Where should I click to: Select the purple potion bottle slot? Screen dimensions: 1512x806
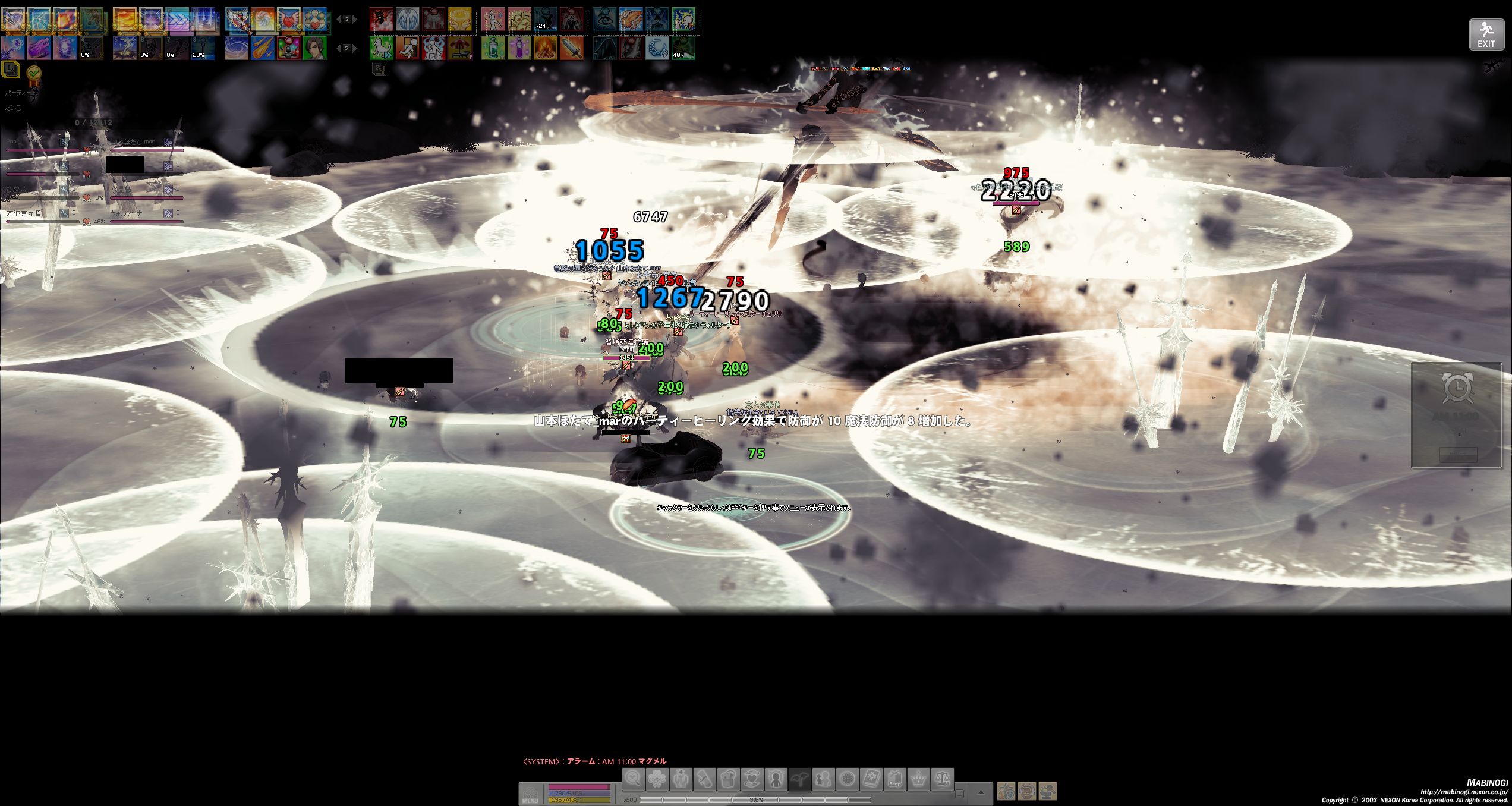519,48
